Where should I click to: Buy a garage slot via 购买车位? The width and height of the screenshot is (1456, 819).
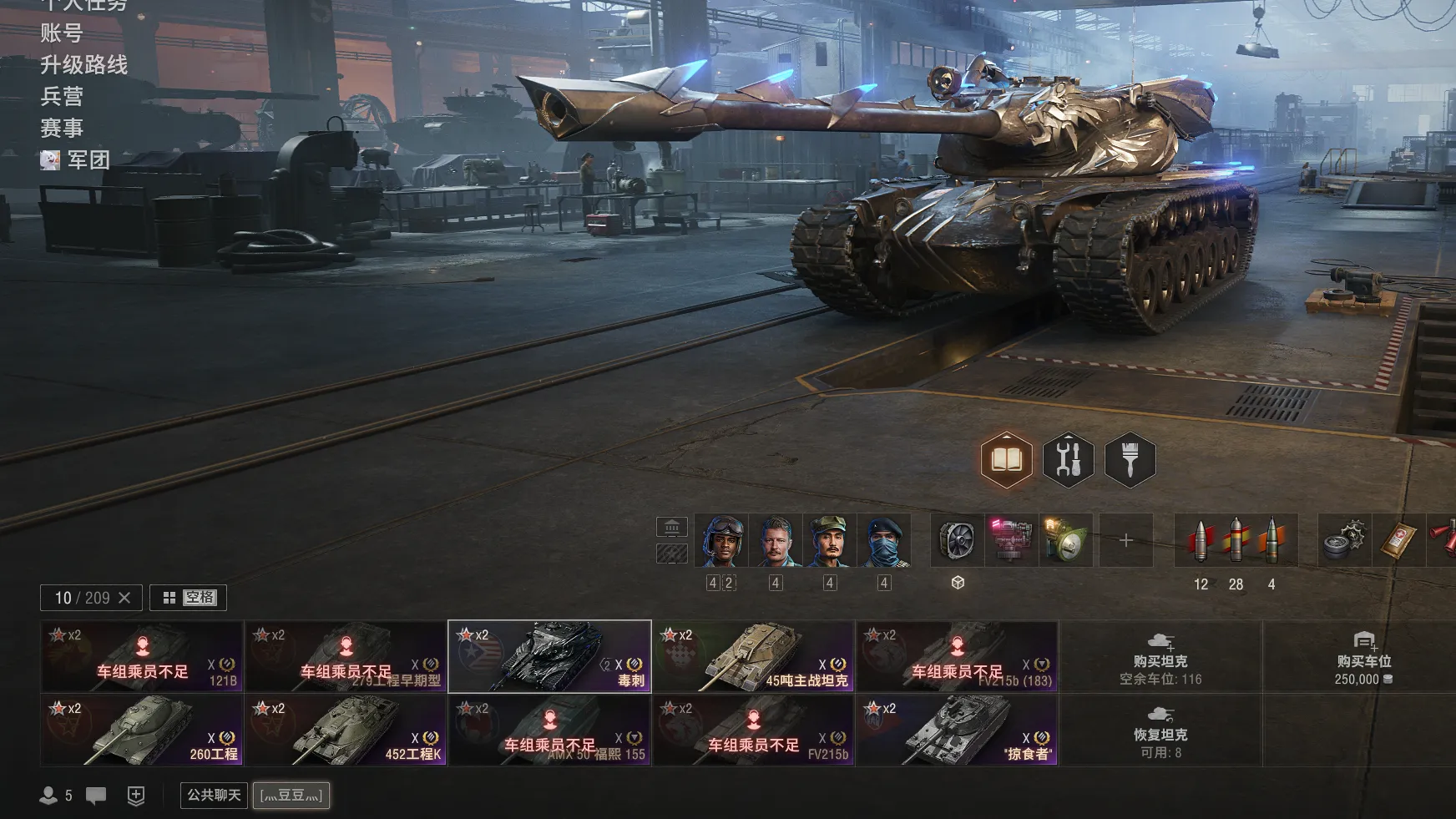click(x=1363, y=657)
